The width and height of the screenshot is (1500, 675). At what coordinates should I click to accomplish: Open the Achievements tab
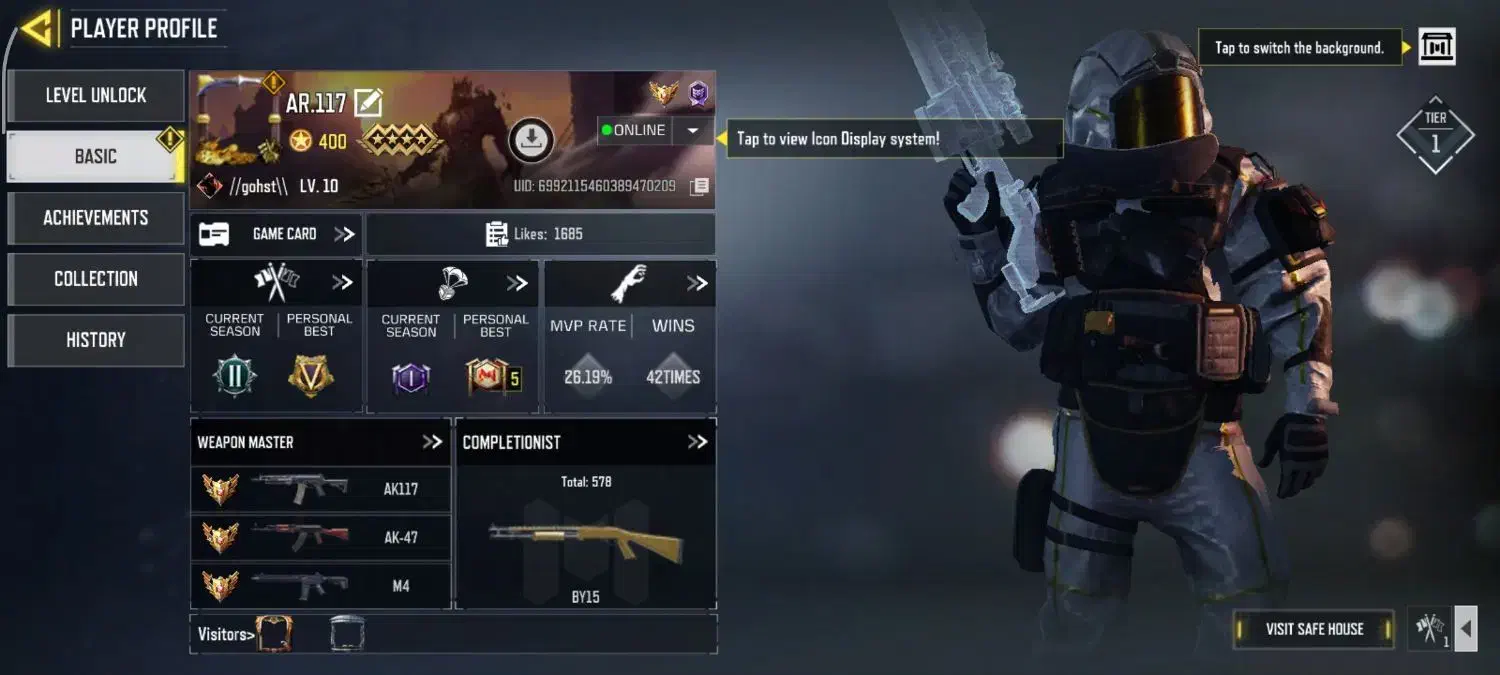click(96, 218)
